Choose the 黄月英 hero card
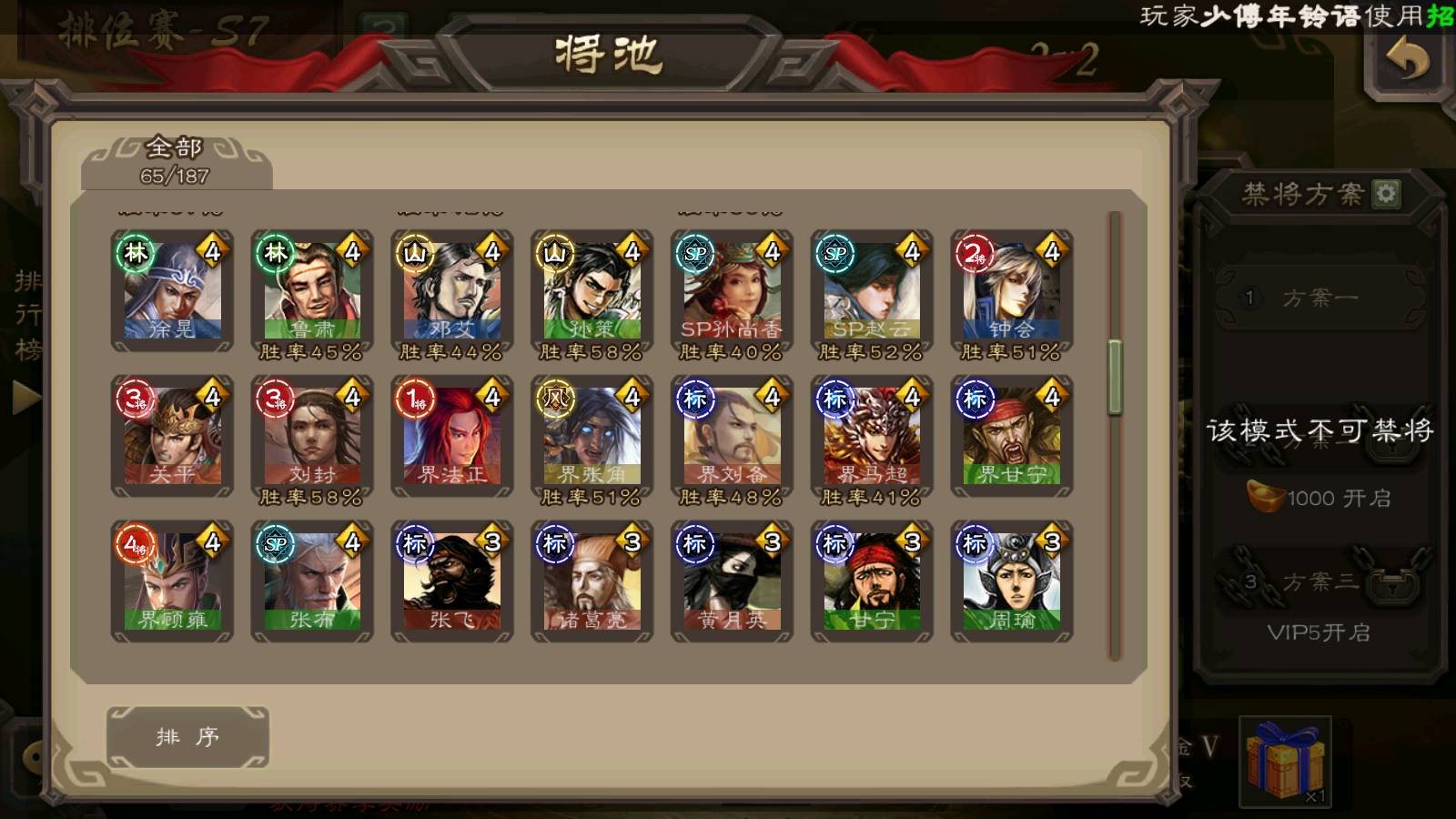Screen dimensions: 1456x819 [733, 581]
